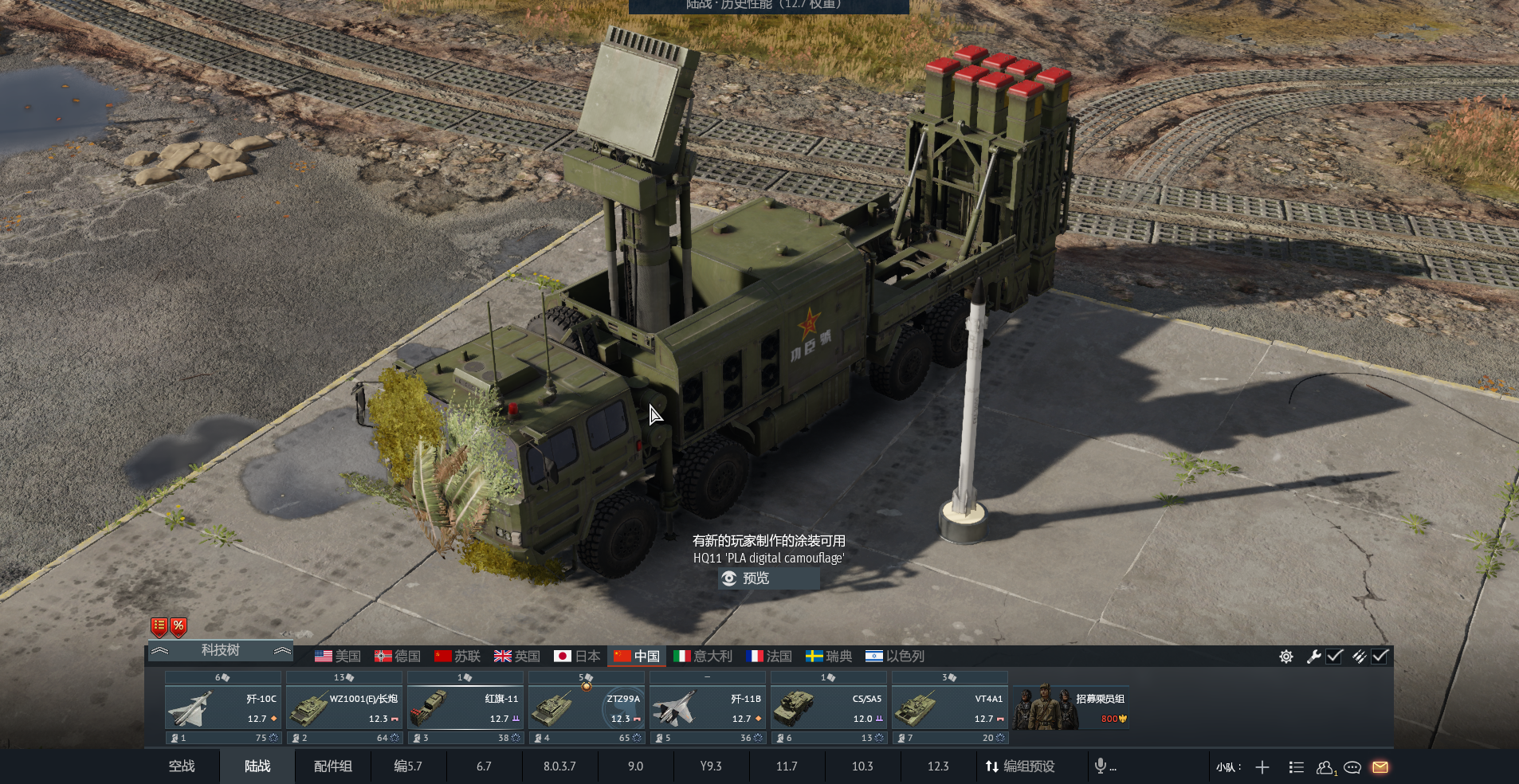This screenshot has height=784, width=1519.
Task: Open the tech tree (科技树) panel
Action: [x=220, y=650]
